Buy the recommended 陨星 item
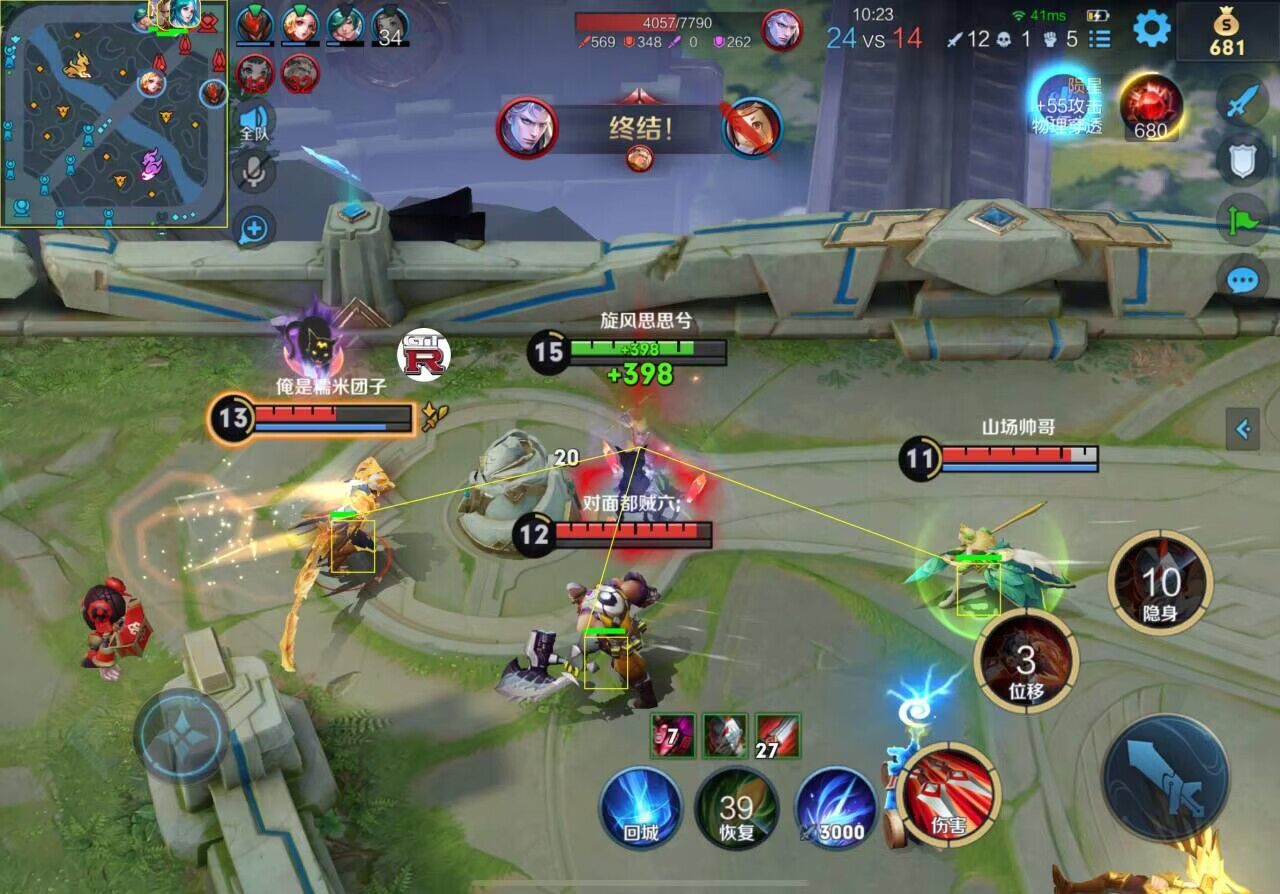This screenshot has width=1280, height=894. (1064, 101)
